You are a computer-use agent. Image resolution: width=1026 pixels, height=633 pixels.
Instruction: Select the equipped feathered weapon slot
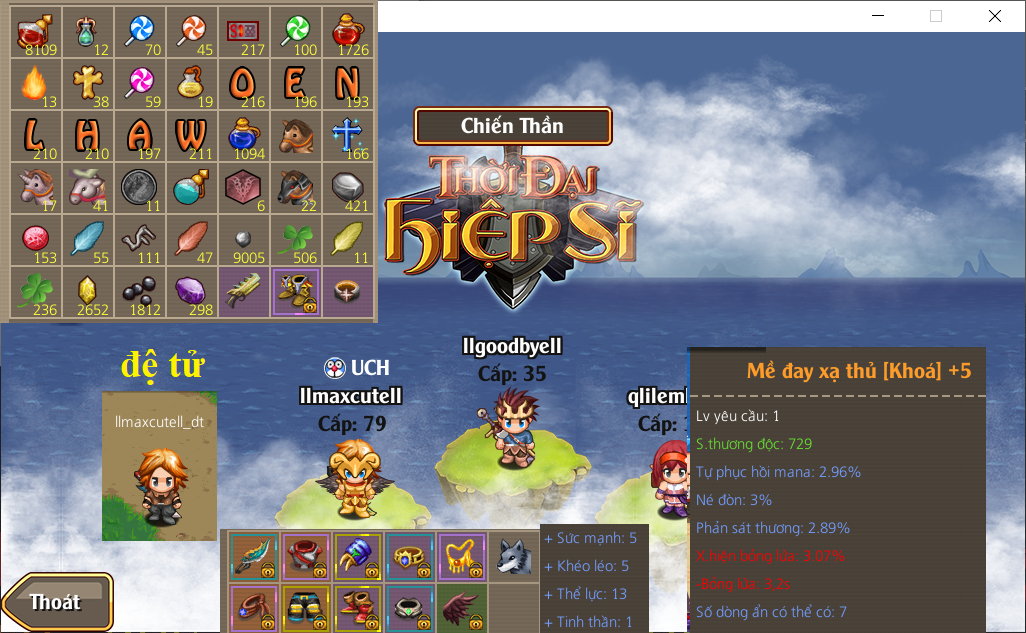pos(254,556)
